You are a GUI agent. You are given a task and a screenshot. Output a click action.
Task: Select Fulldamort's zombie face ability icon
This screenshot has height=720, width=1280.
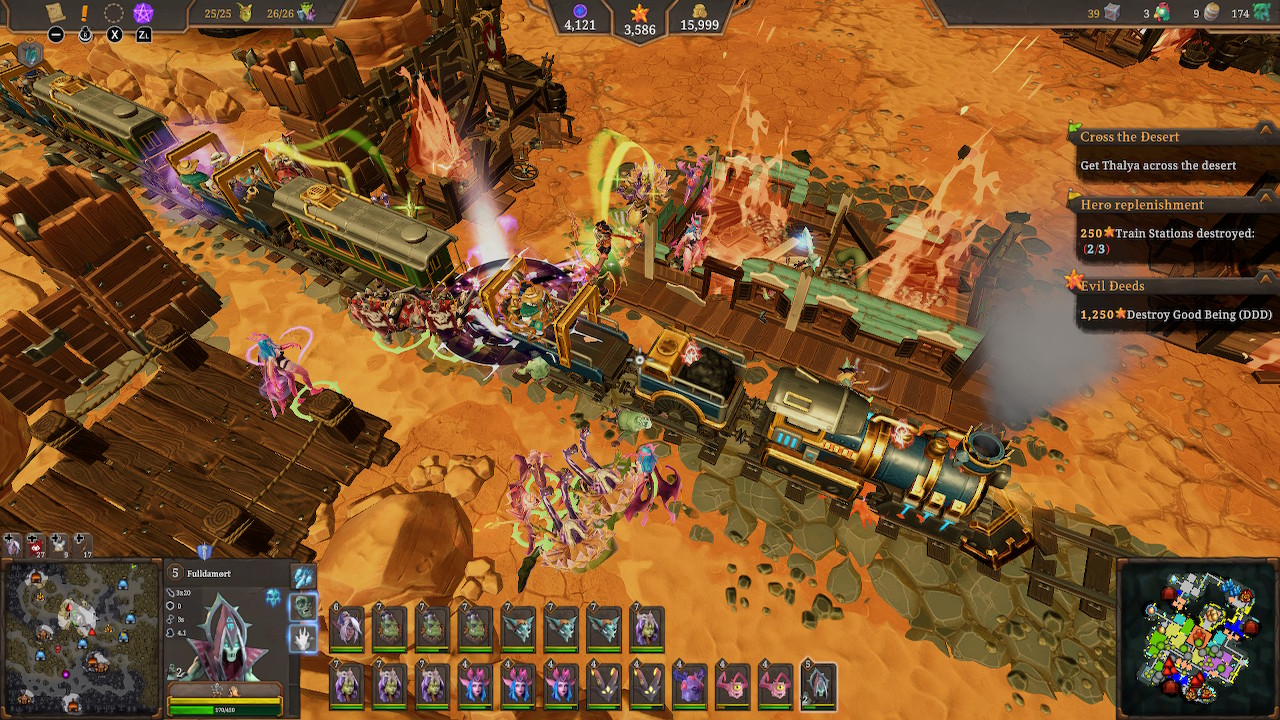(x=303, y=606)
